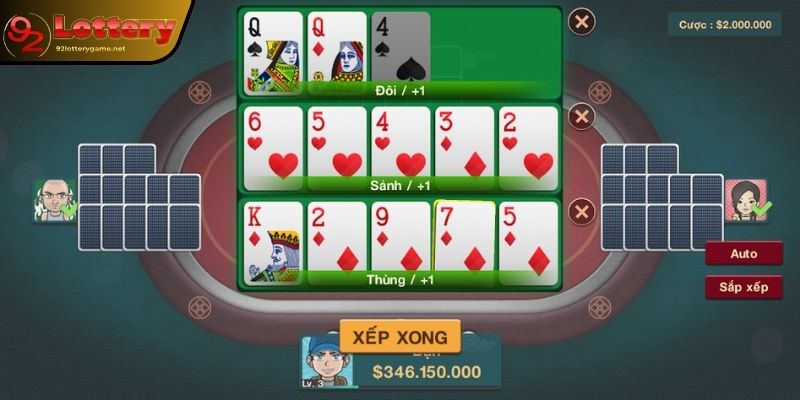Choose the 5 of hearts card
This screenshot has width=800, height=400.
pos(336,143)
